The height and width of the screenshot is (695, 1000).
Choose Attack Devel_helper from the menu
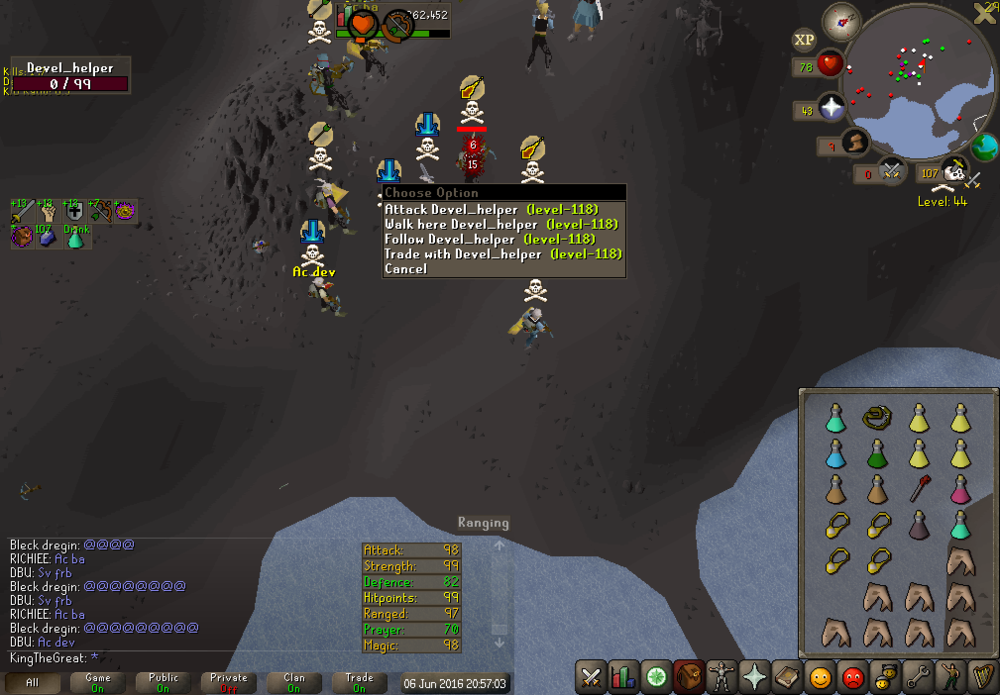pyautogui.click(x=490, y=210)
